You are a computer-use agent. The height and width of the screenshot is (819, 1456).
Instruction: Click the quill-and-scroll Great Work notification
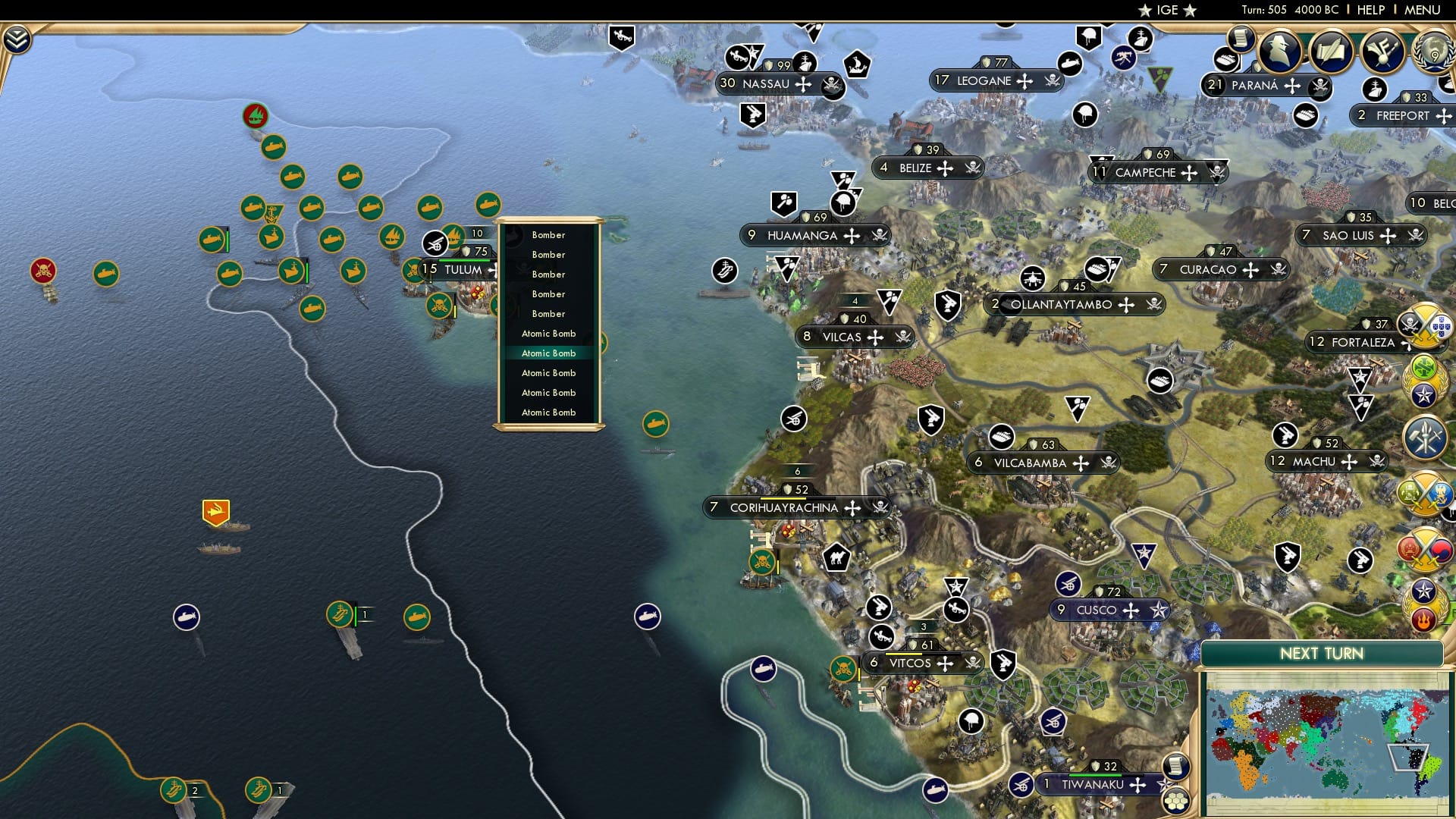coord(1332,52)
